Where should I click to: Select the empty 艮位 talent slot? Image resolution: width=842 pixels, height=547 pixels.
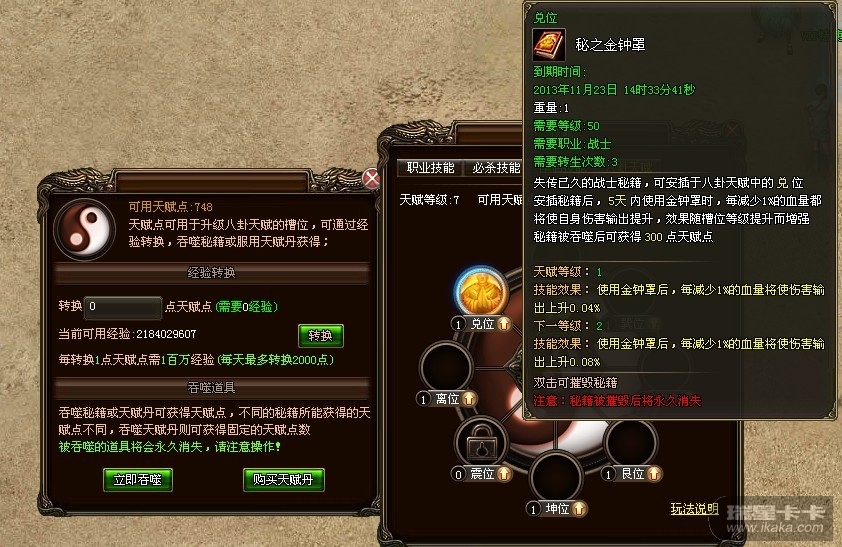click(631, 441)
